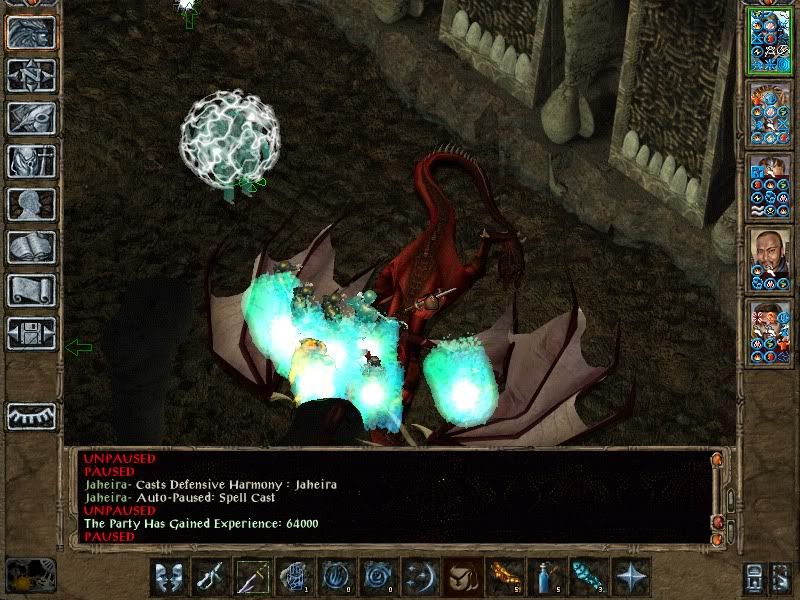Click the Return to Game button
Image resolution: width=800 pixels, height=600 pixels.
[x=31, y=32]
